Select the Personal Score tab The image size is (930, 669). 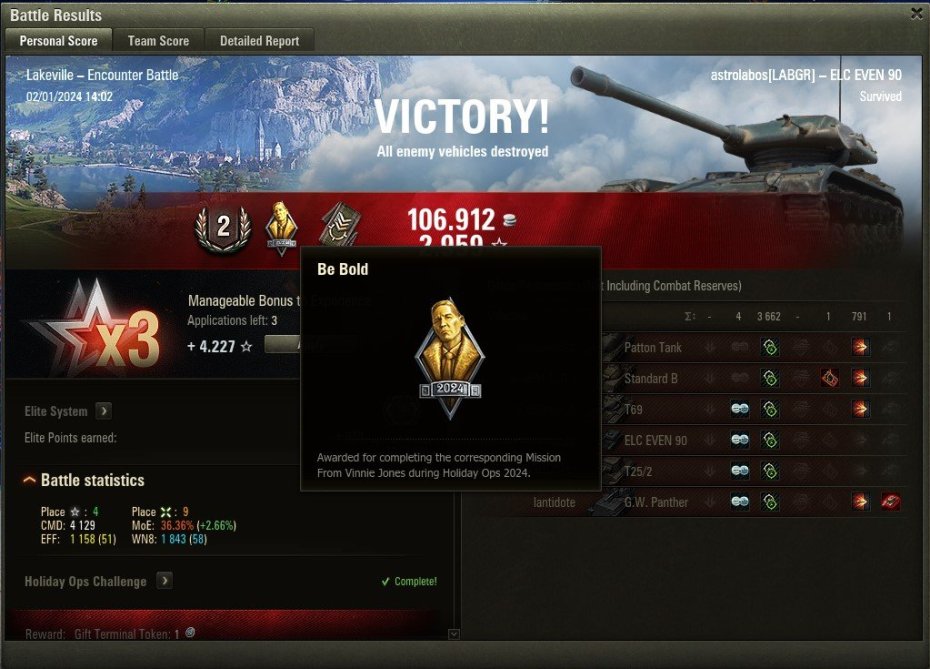[x=58, y=41]
